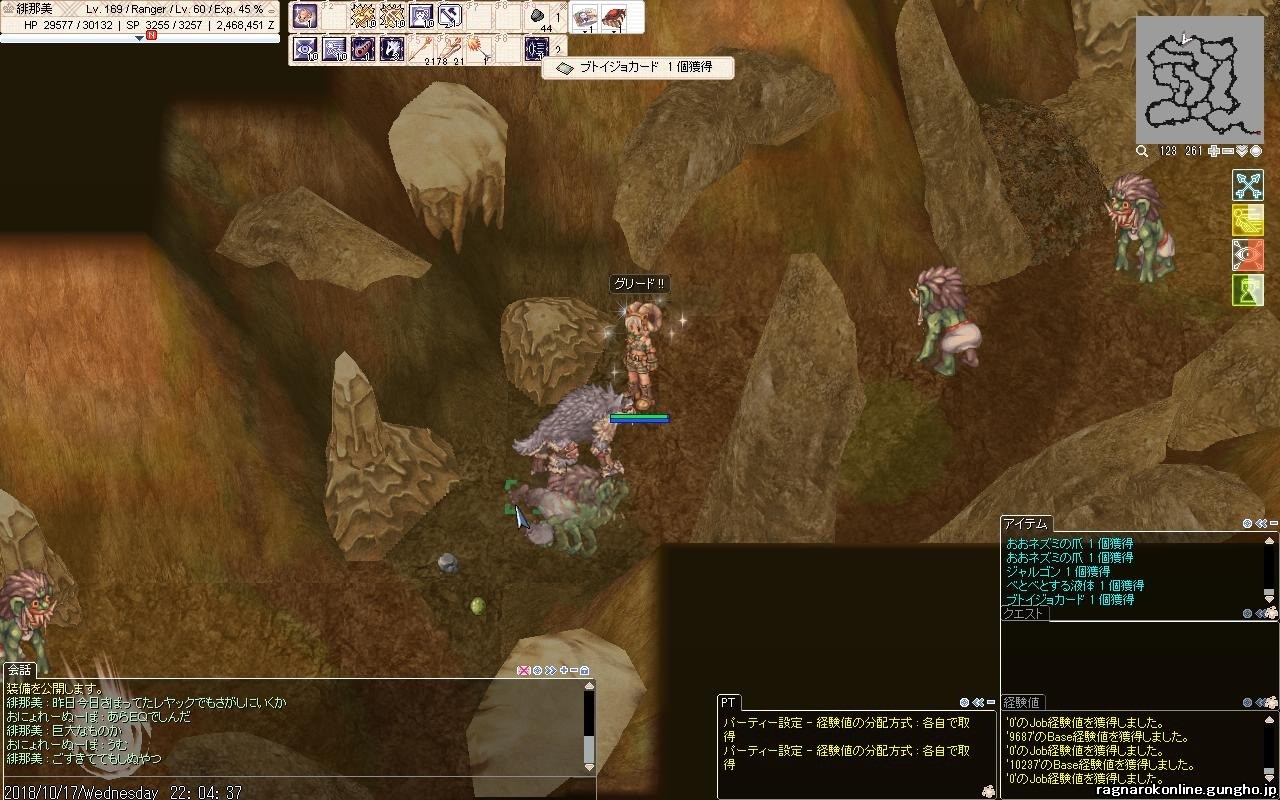Open the クエスト log tab
The width and height of the screenshot is (1280, 800).
(1023, 614)
